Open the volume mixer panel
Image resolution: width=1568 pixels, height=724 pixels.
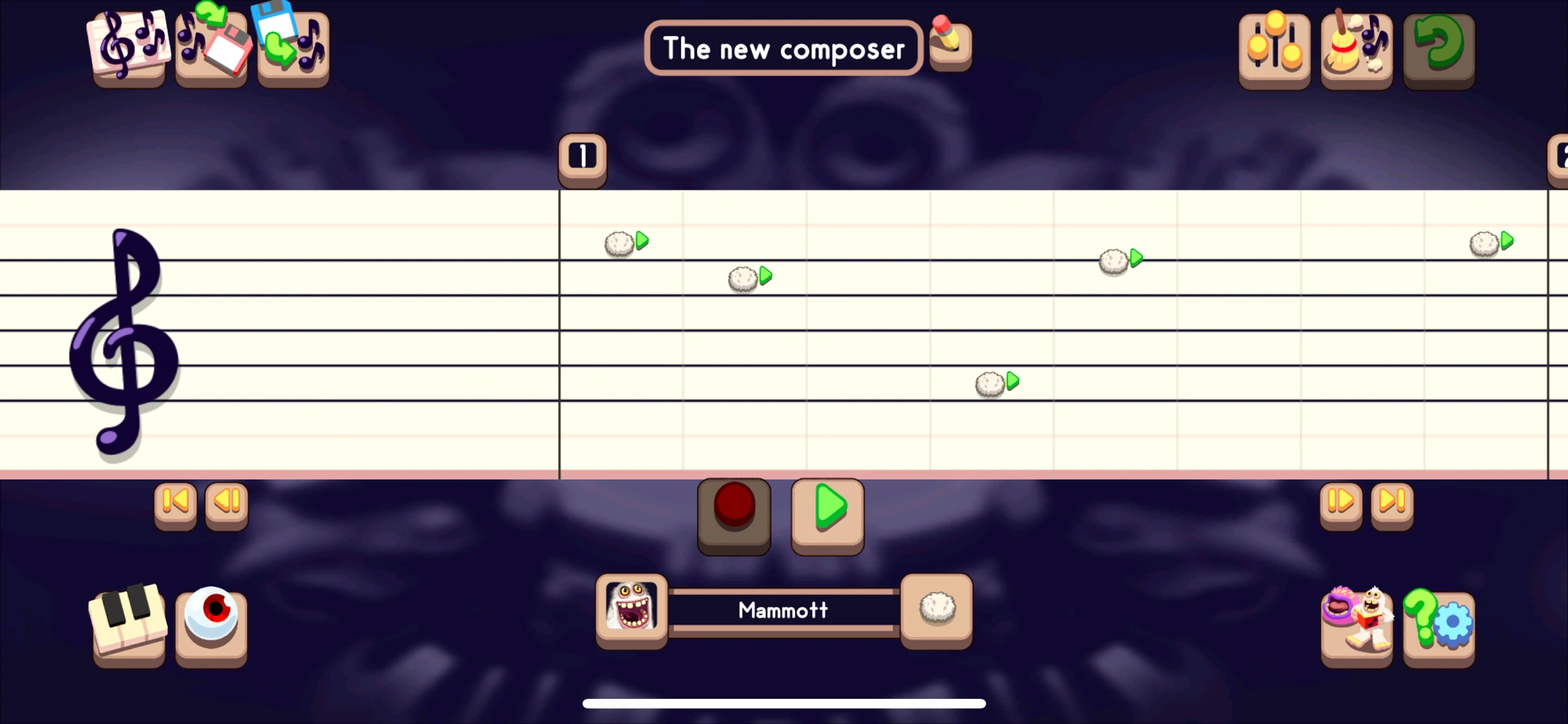click(x=1274, y=49)
